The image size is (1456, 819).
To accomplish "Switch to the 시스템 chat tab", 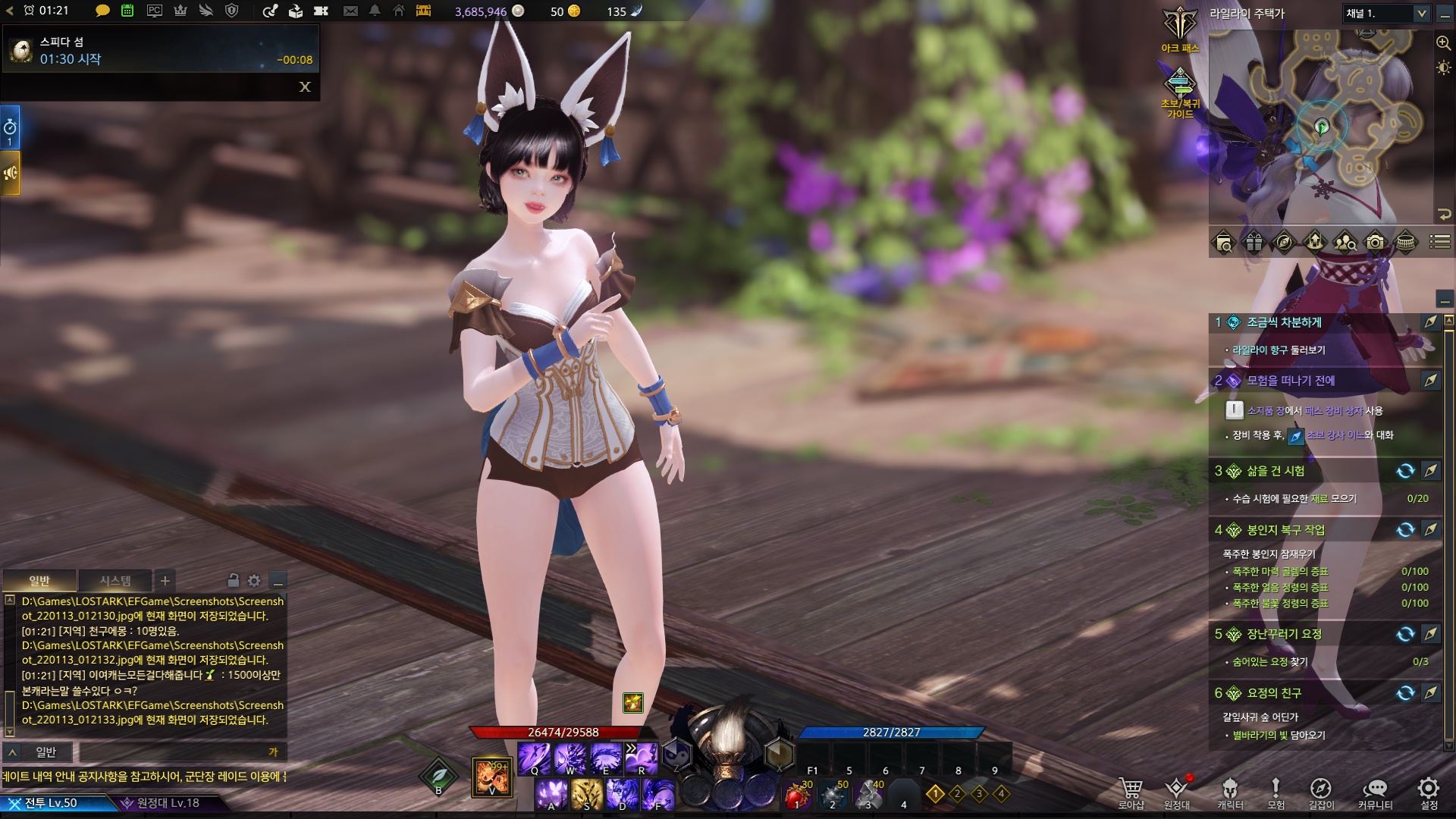I will coord(115,581).
